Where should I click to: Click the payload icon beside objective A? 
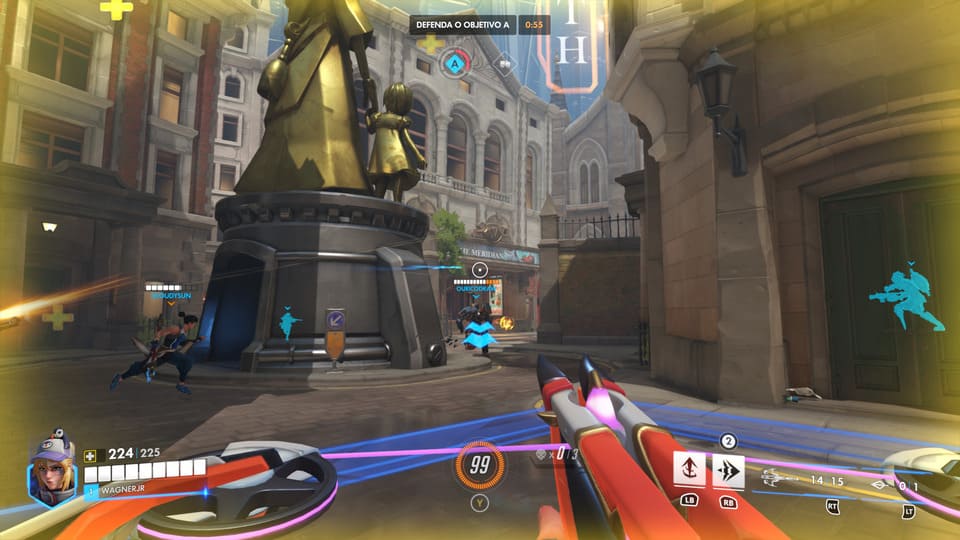click(505, 63)
